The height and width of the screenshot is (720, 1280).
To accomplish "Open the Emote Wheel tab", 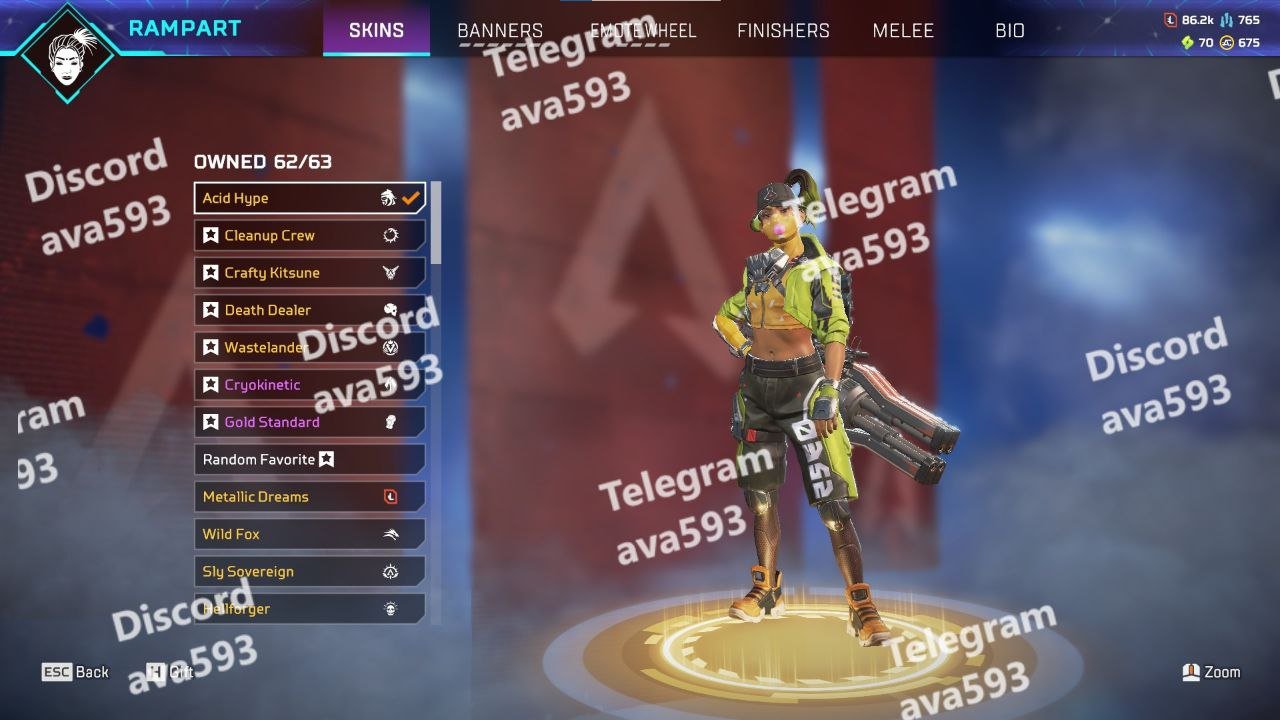I will click(x=642, y=31).
